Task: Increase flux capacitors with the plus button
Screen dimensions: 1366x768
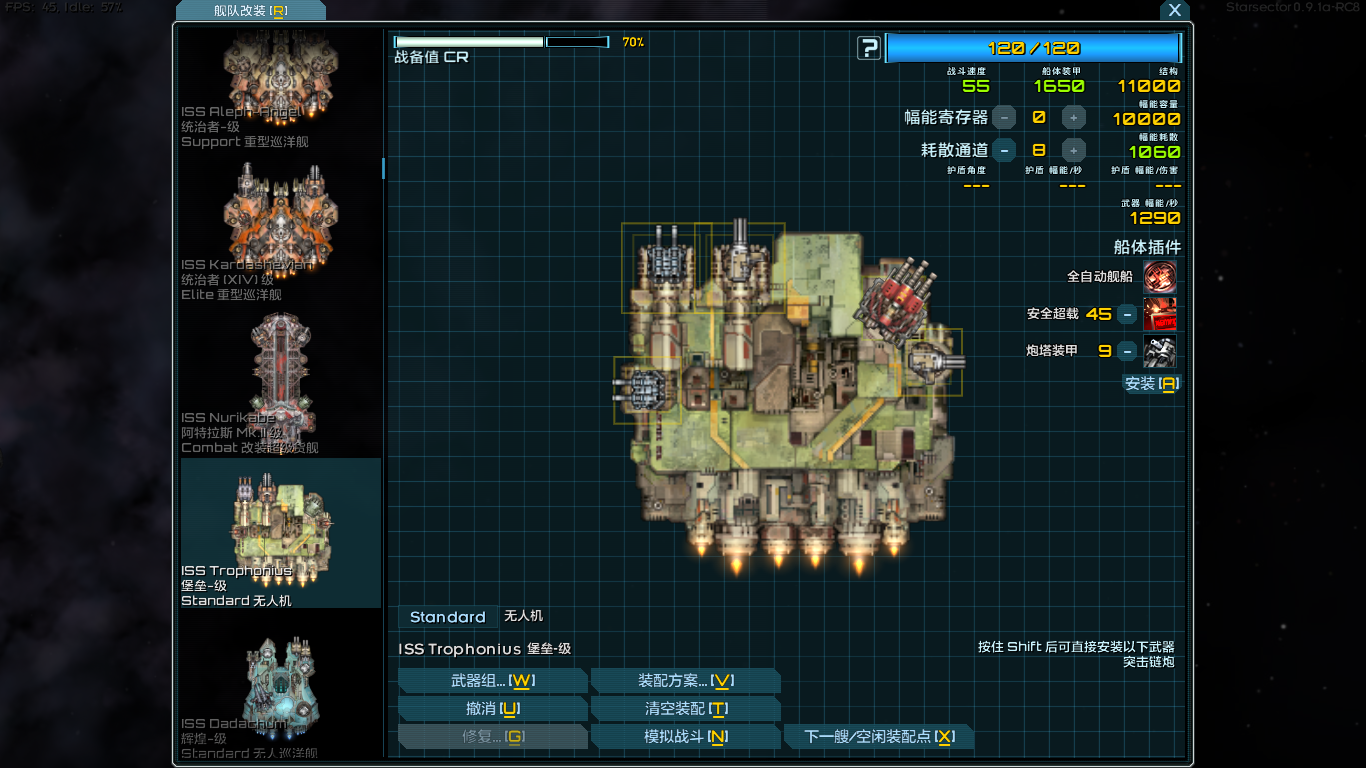Action: coord(1073,117)
